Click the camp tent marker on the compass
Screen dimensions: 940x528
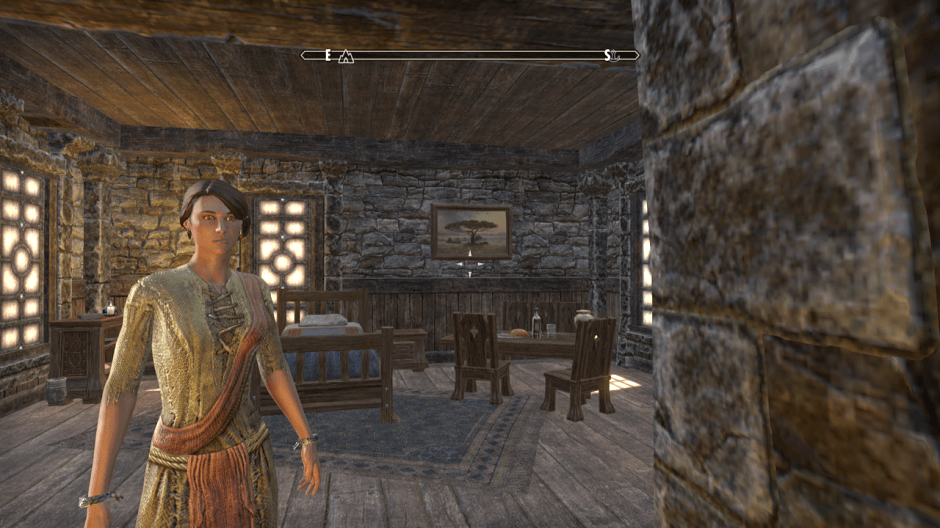[x=346, y=56]
